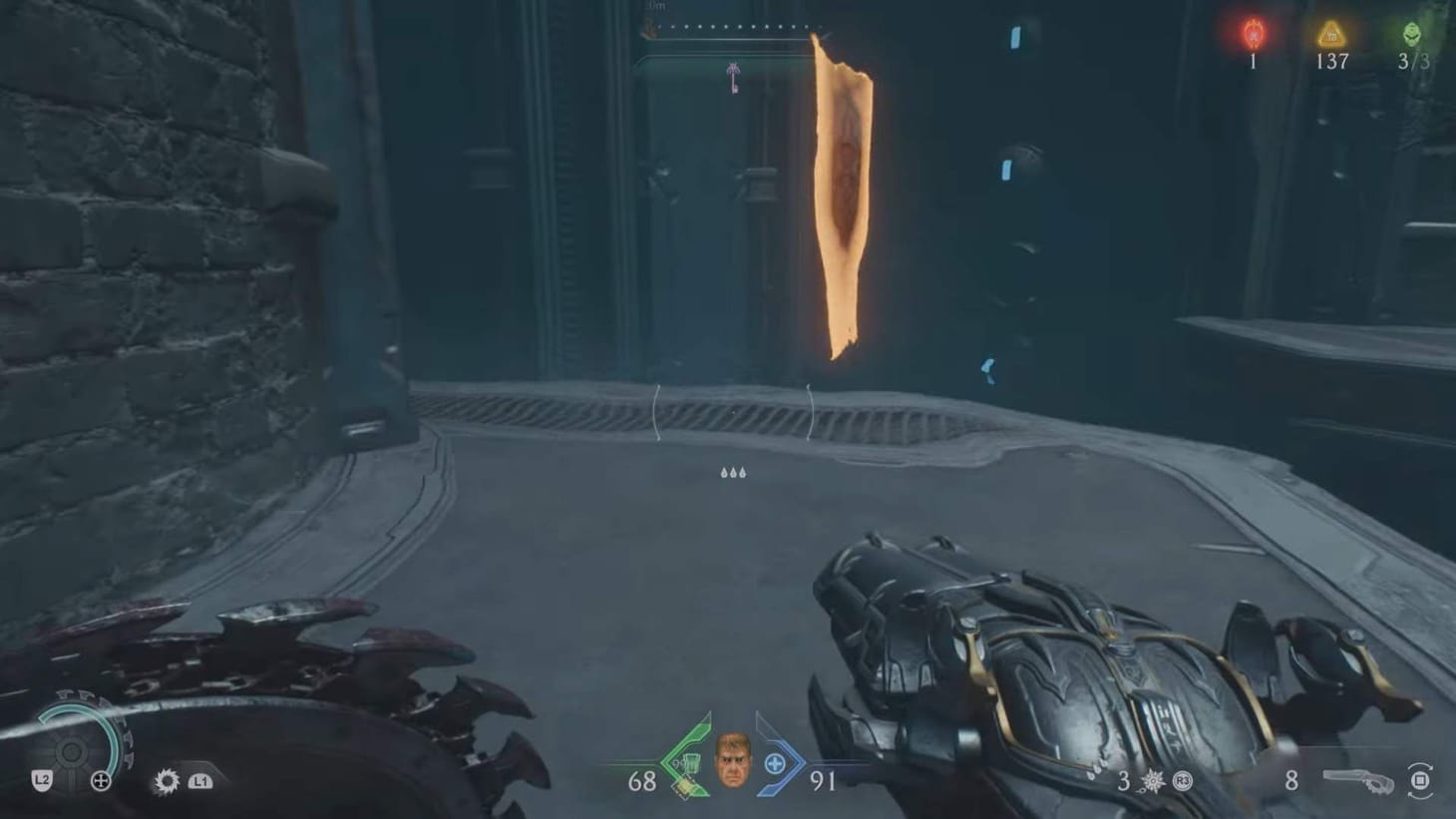Toggle the L1 saw attack indicator
Viewport: 1456px width, 819px height.
pos(200,783)
